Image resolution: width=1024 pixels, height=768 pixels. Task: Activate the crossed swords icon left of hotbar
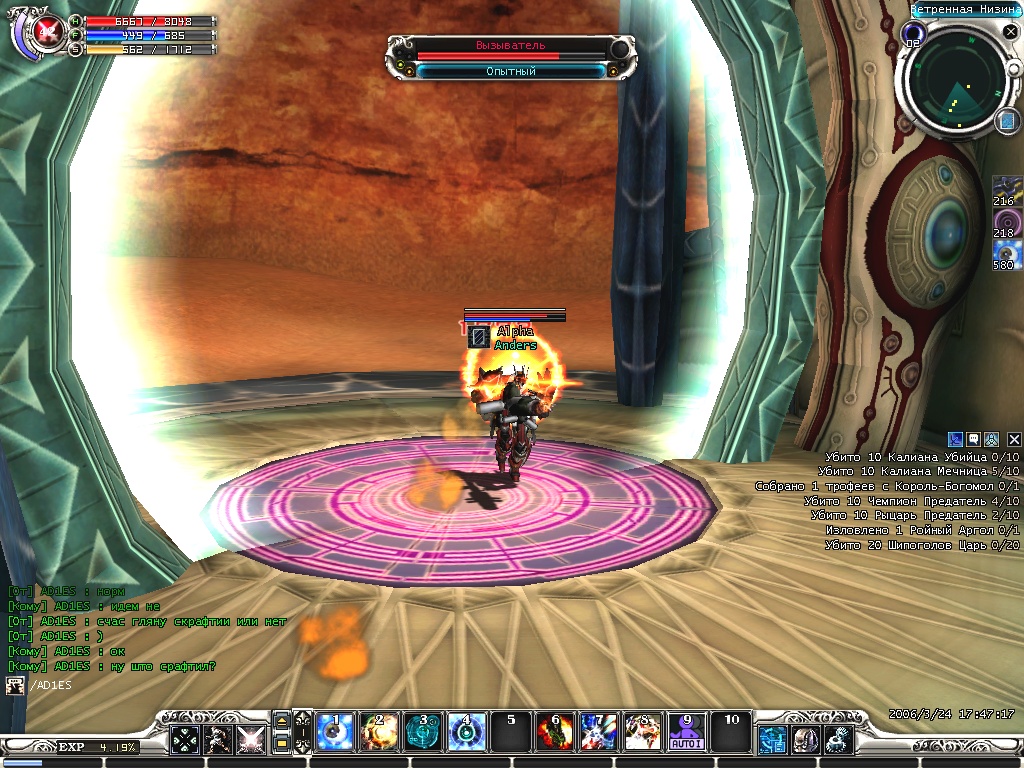coord(250,739)
